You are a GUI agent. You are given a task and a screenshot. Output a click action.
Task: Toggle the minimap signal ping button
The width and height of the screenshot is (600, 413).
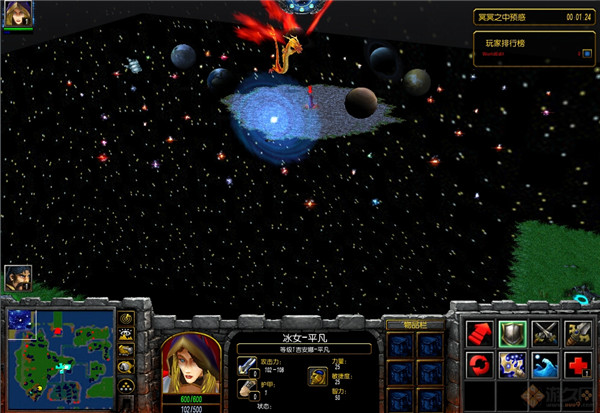pyautogui.click(x=127, y=320)
